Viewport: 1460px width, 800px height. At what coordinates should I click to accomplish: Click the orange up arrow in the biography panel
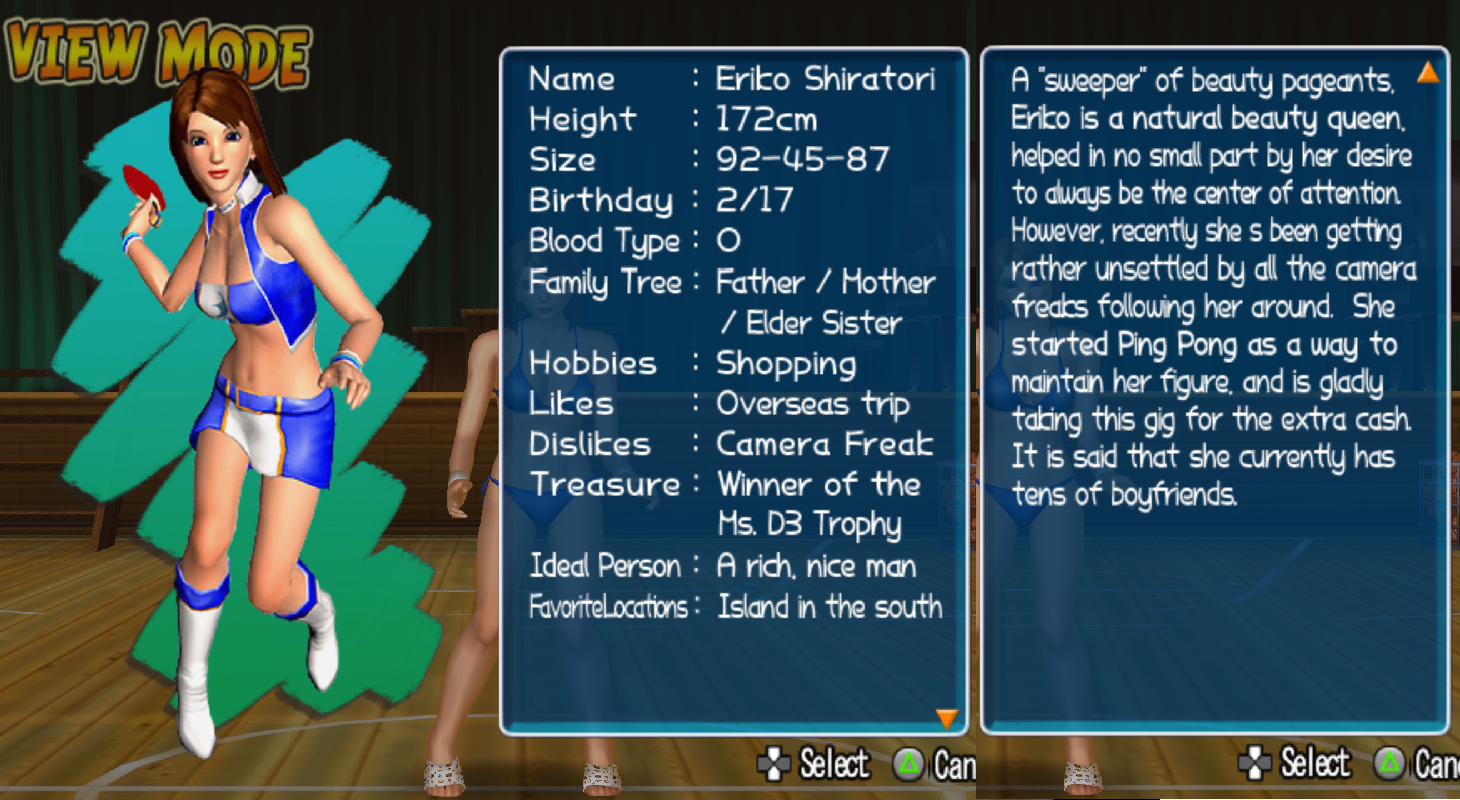coord(1427,72)
